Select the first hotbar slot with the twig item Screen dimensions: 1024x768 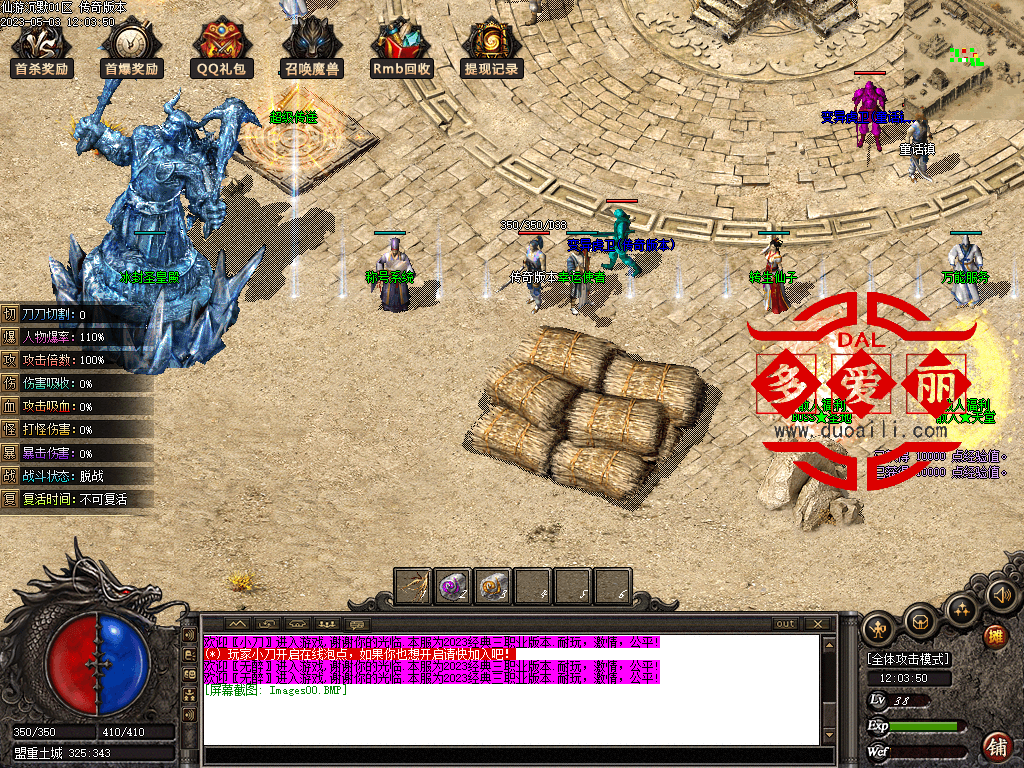(413, 586)
